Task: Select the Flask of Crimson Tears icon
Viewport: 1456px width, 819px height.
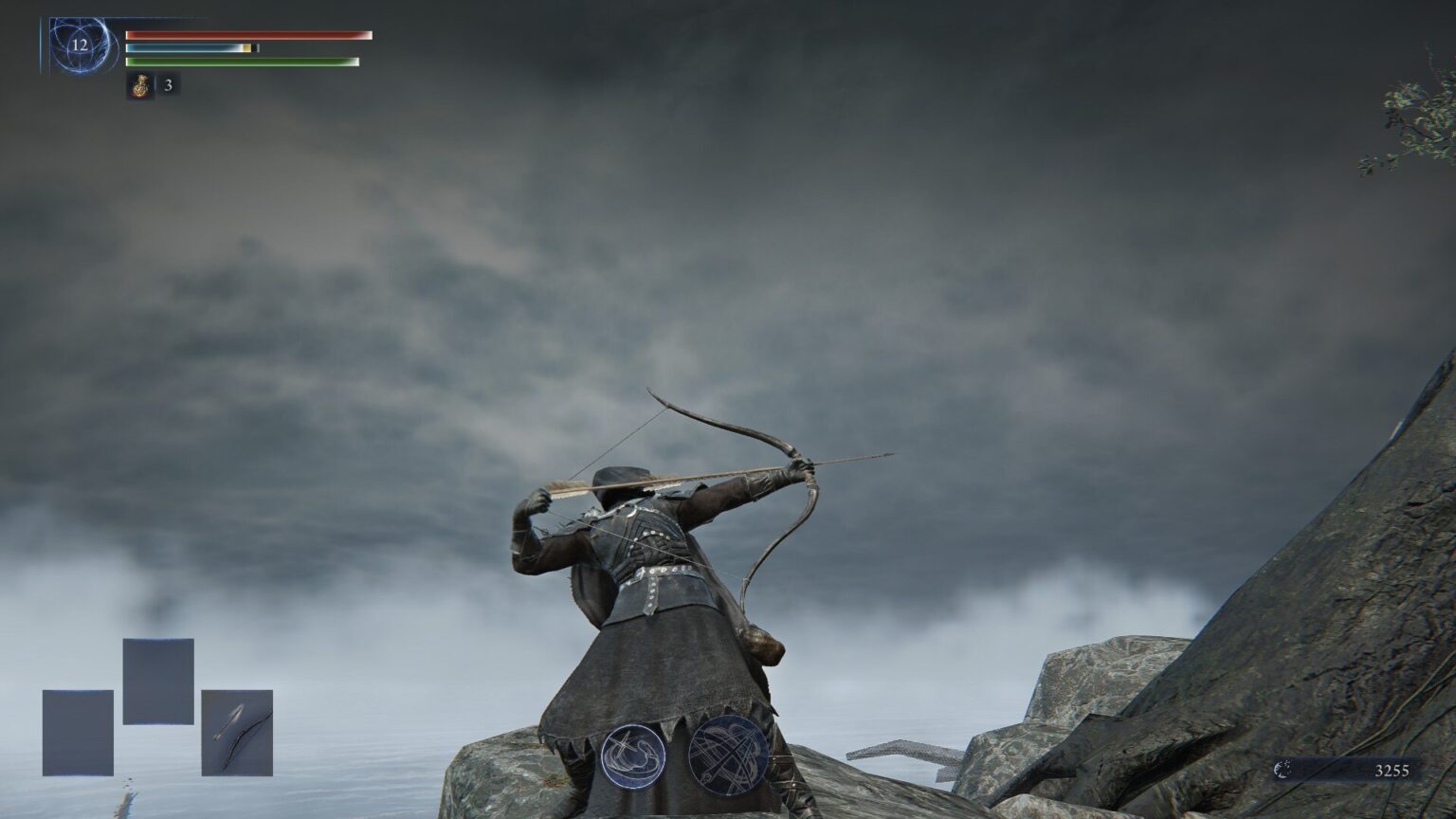Action: click(x=139, y=86)
